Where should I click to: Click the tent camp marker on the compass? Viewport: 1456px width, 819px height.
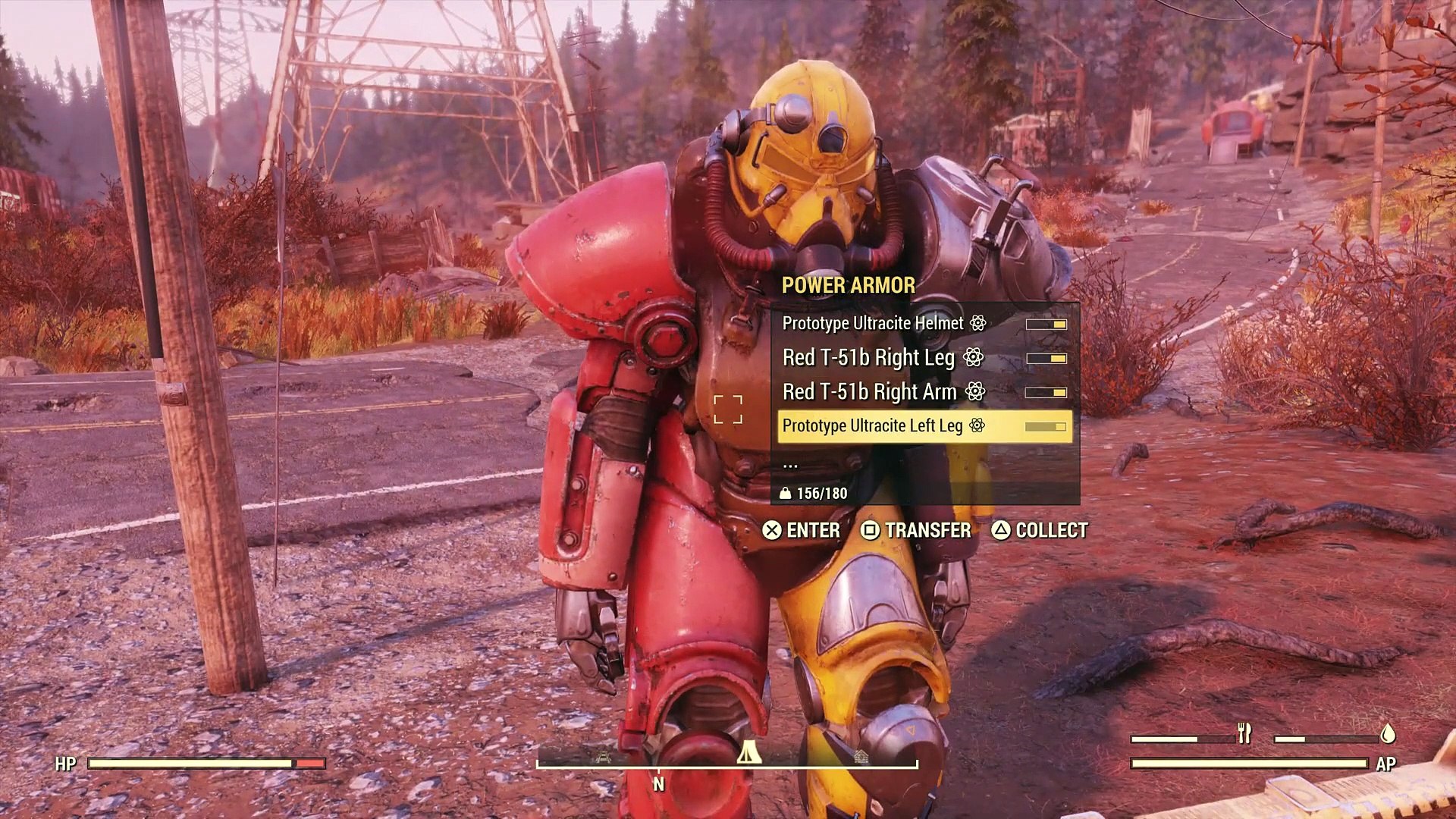point(748,752)
